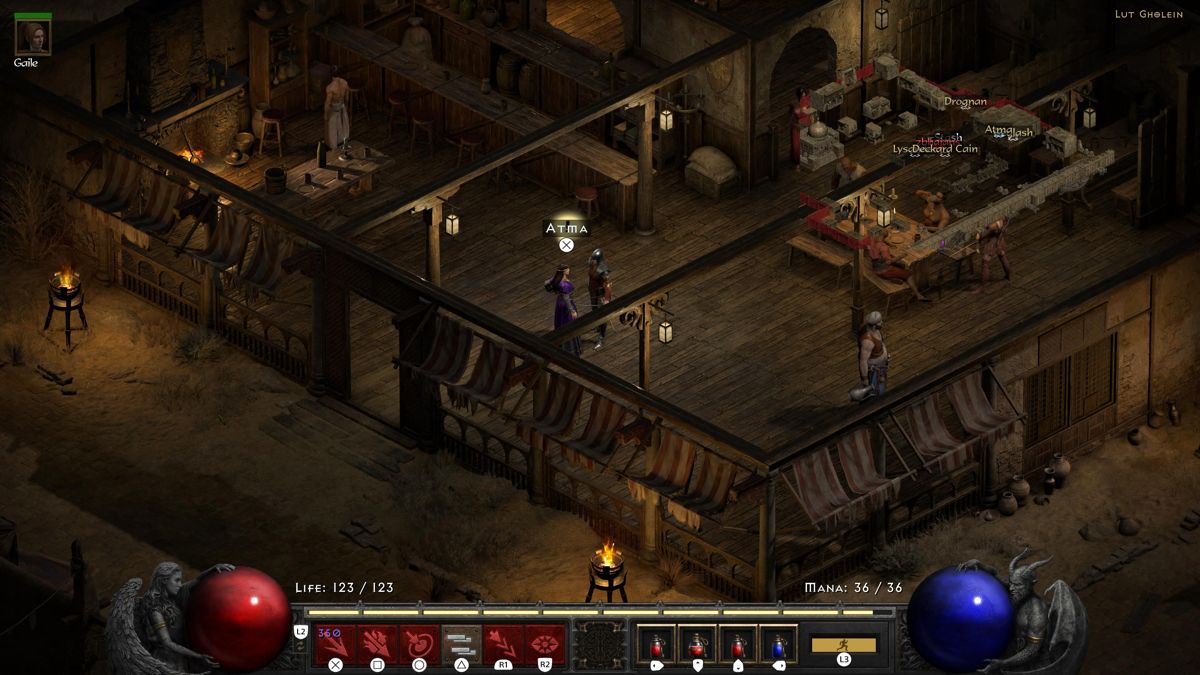Select the gray stacked-bars skill slot

click(x=461, y=643)
